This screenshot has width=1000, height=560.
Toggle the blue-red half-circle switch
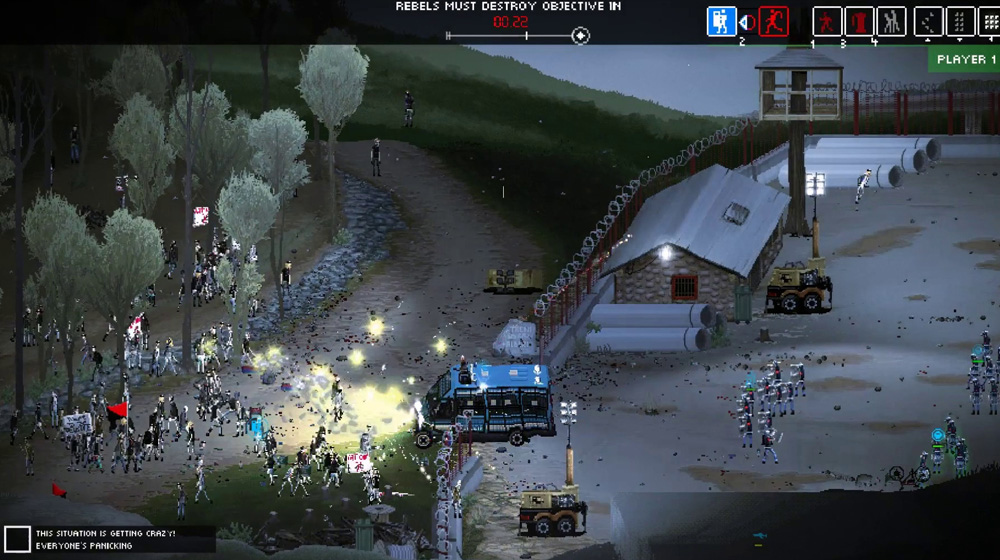(x=746, y=21)
